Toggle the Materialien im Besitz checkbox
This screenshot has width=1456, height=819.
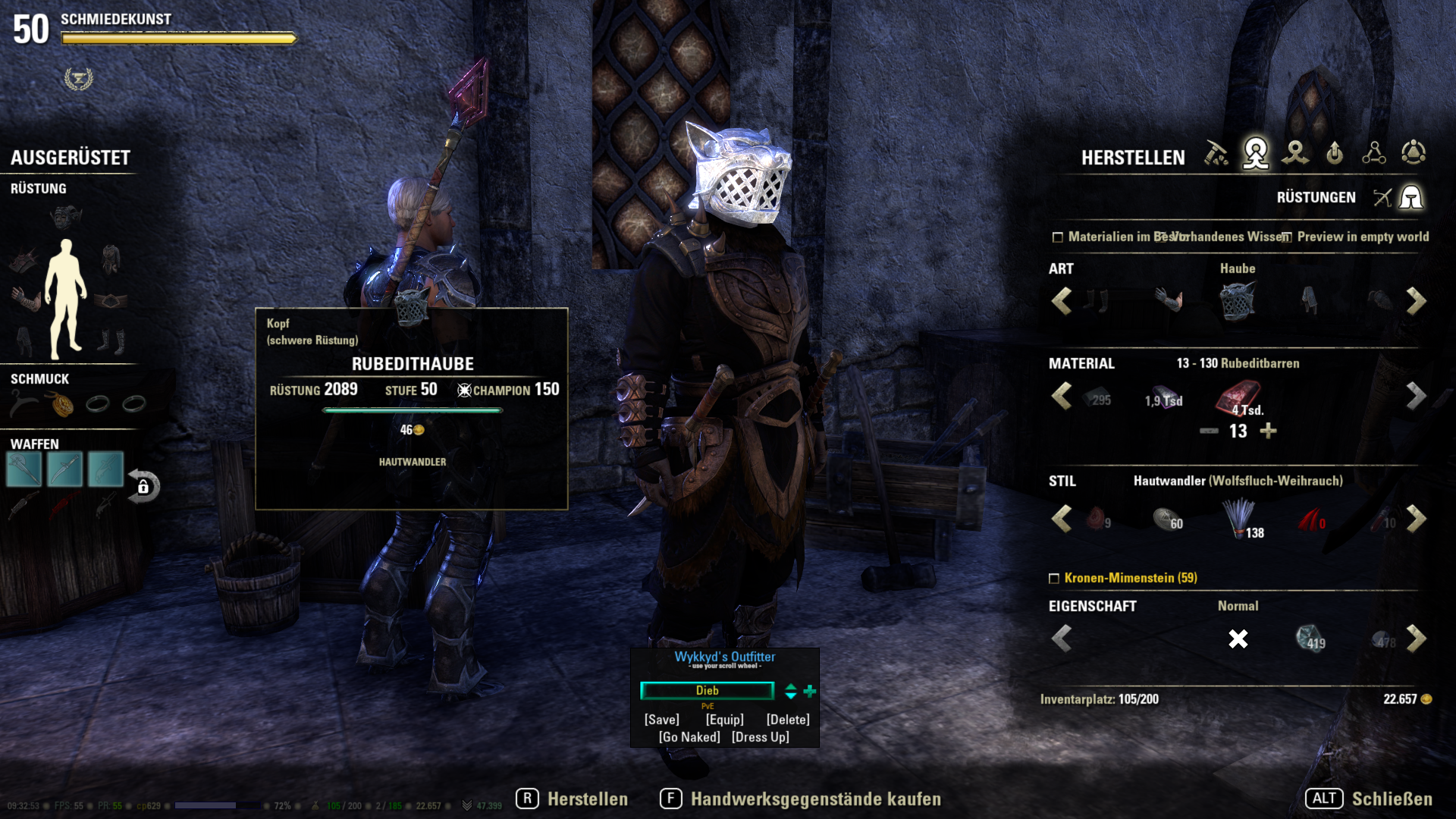coord(1058,237)
